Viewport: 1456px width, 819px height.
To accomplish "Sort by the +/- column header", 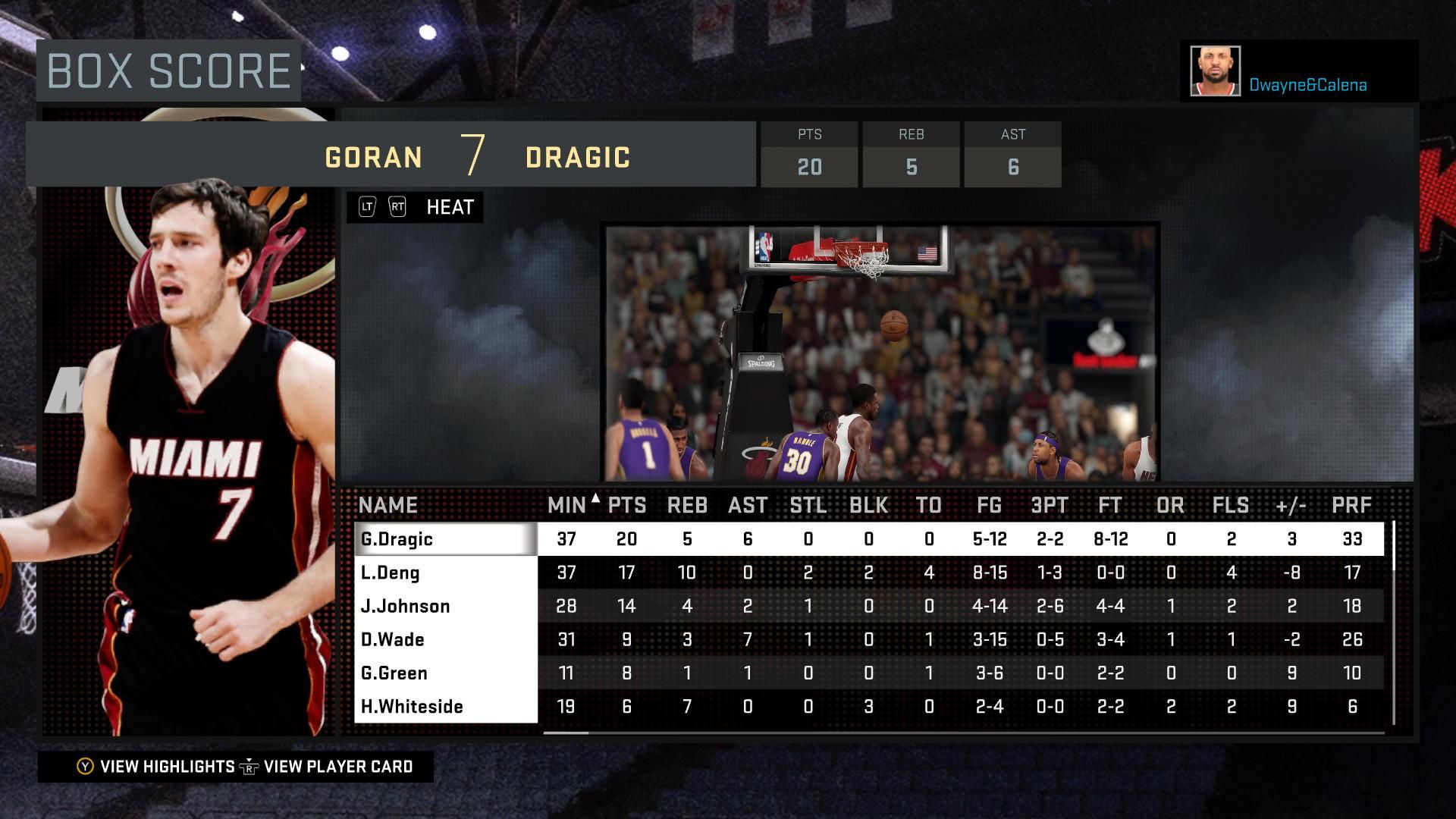I will tap(1291, 505).
